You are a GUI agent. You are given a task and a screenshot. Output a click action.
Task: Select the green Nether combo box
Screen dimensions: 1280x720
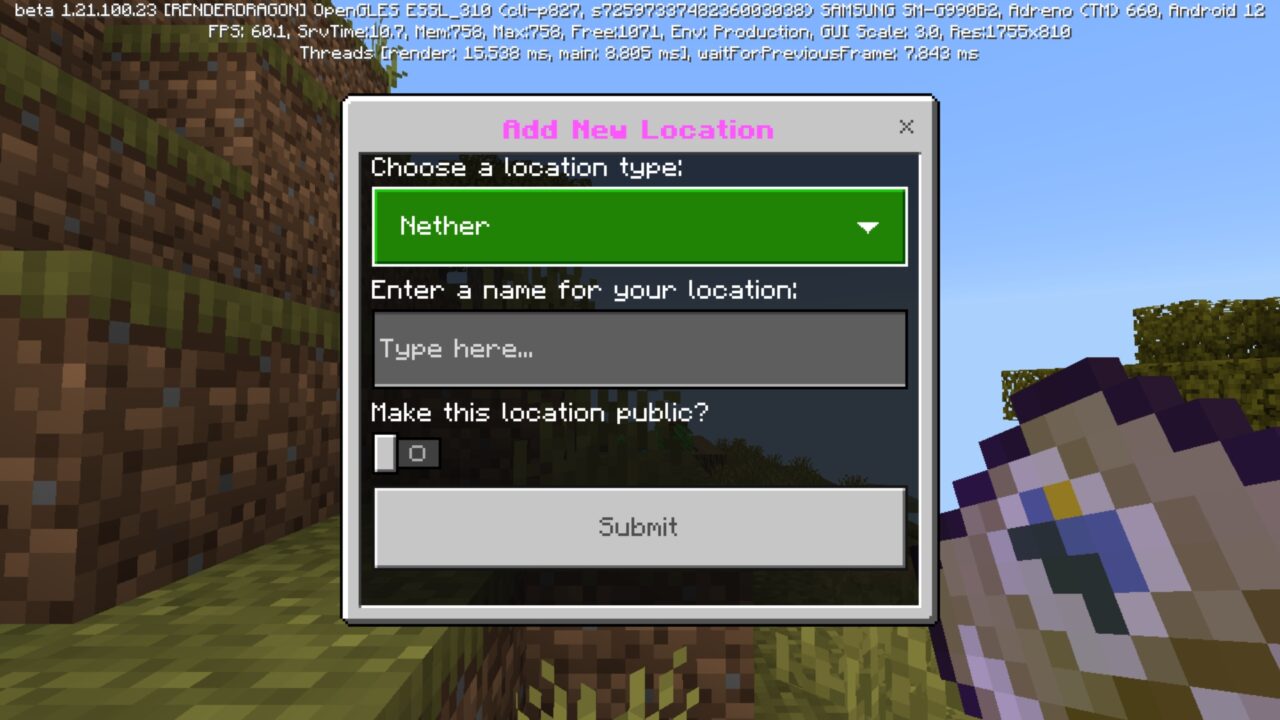pyautogui.click(x=640, y=227)
